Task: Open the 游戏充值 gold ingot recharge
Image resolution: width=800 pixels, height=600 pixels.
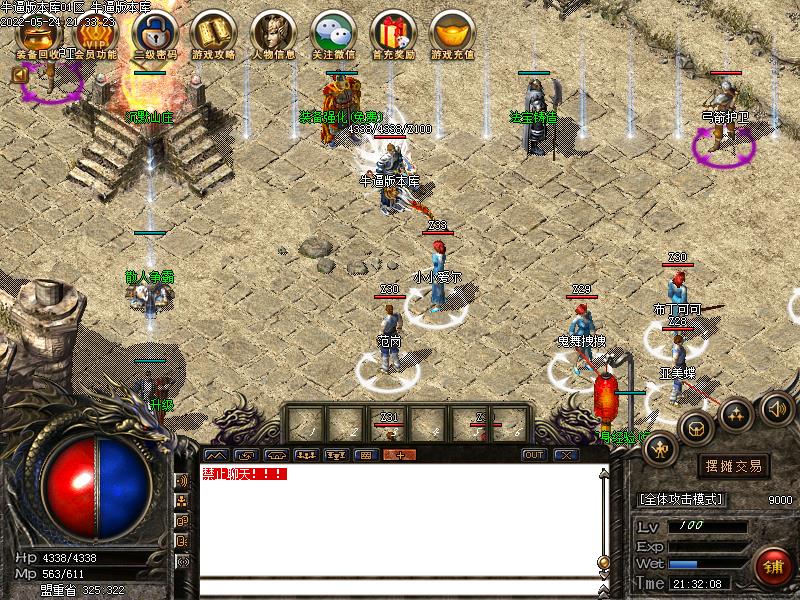Action: (451, 34)
